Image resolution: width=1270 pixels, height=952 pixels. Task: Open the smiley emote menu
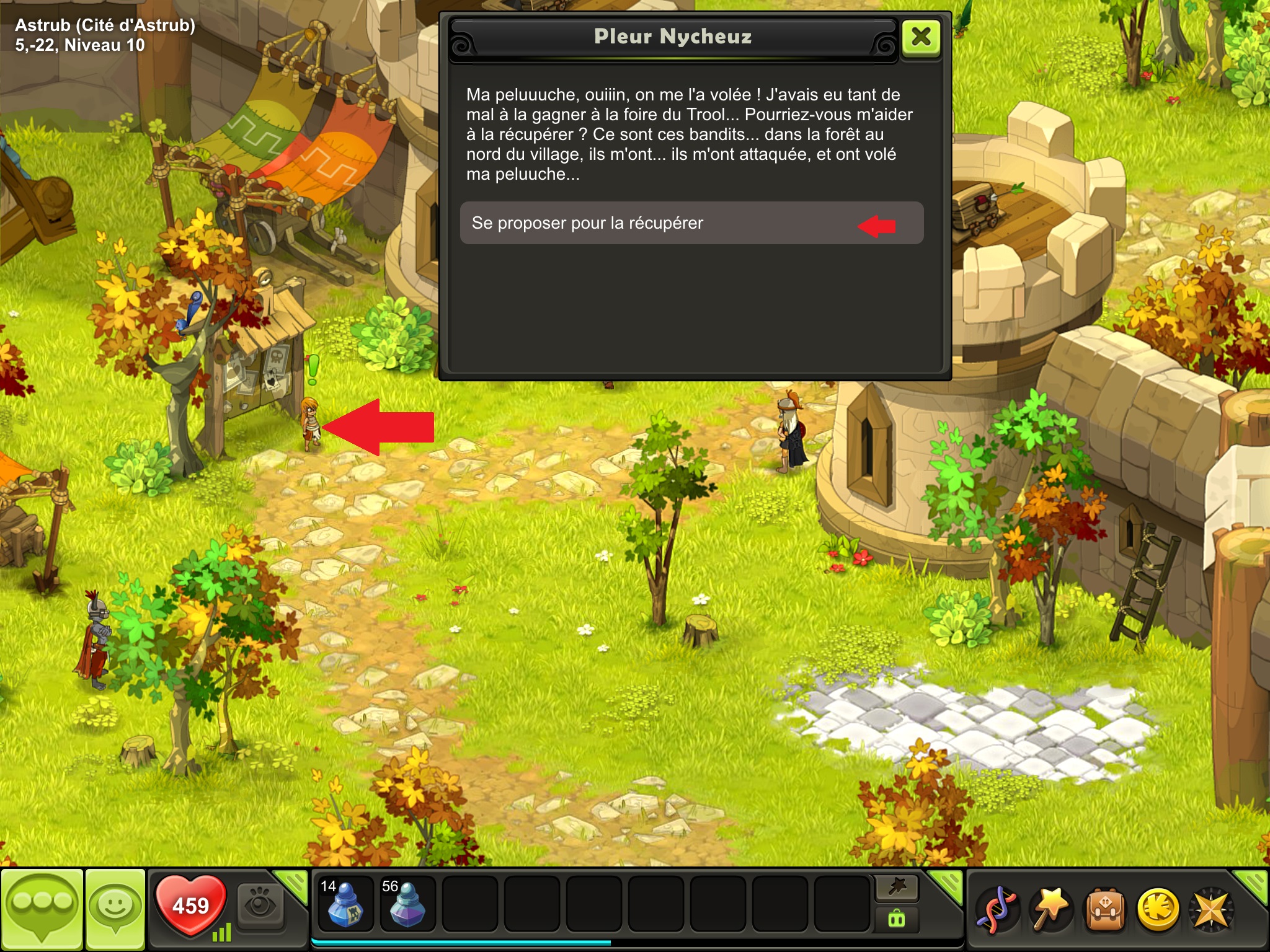click(115, 909)
